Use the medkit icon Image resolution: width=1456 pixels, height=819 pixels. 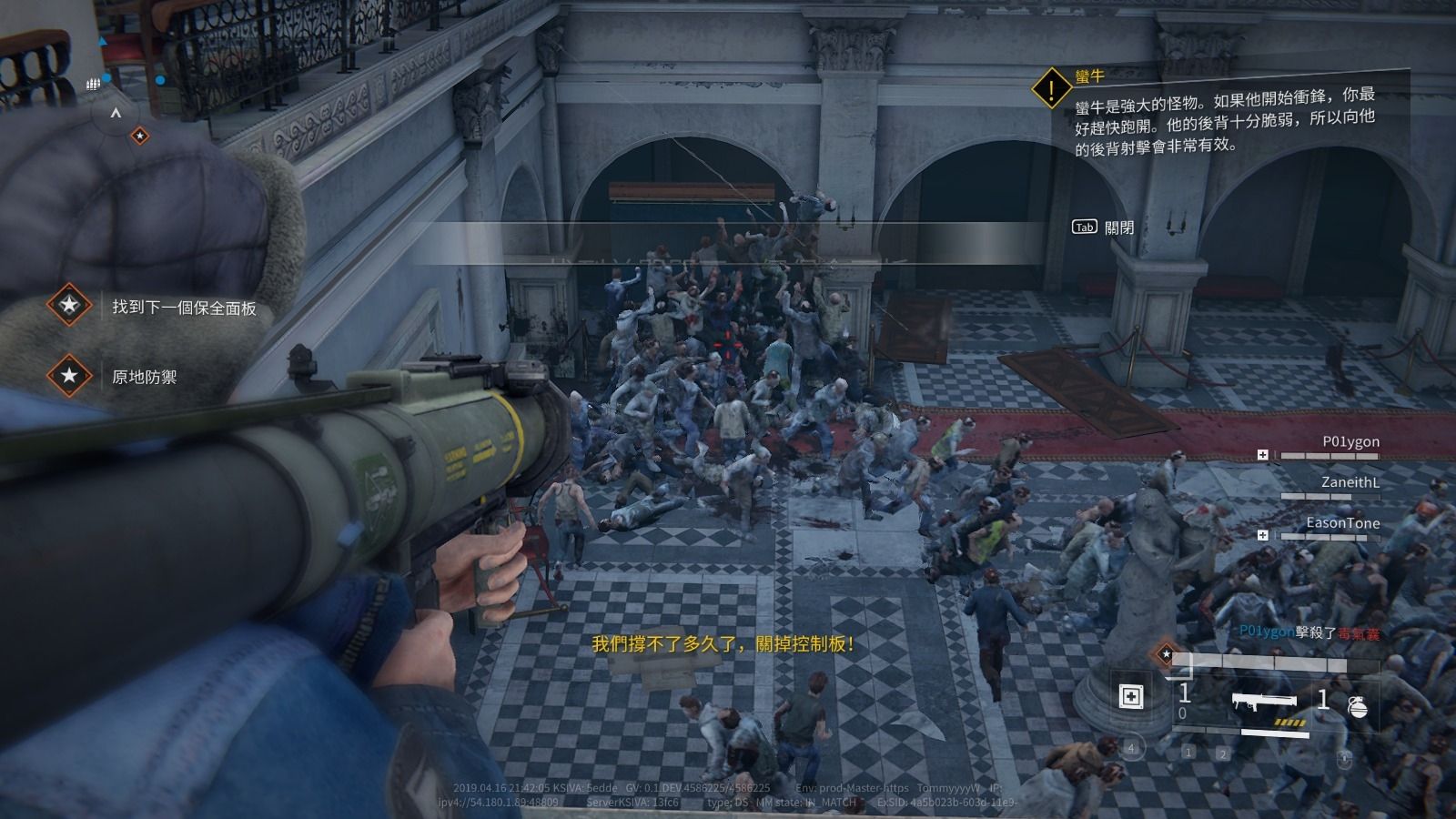point(1131,697)
